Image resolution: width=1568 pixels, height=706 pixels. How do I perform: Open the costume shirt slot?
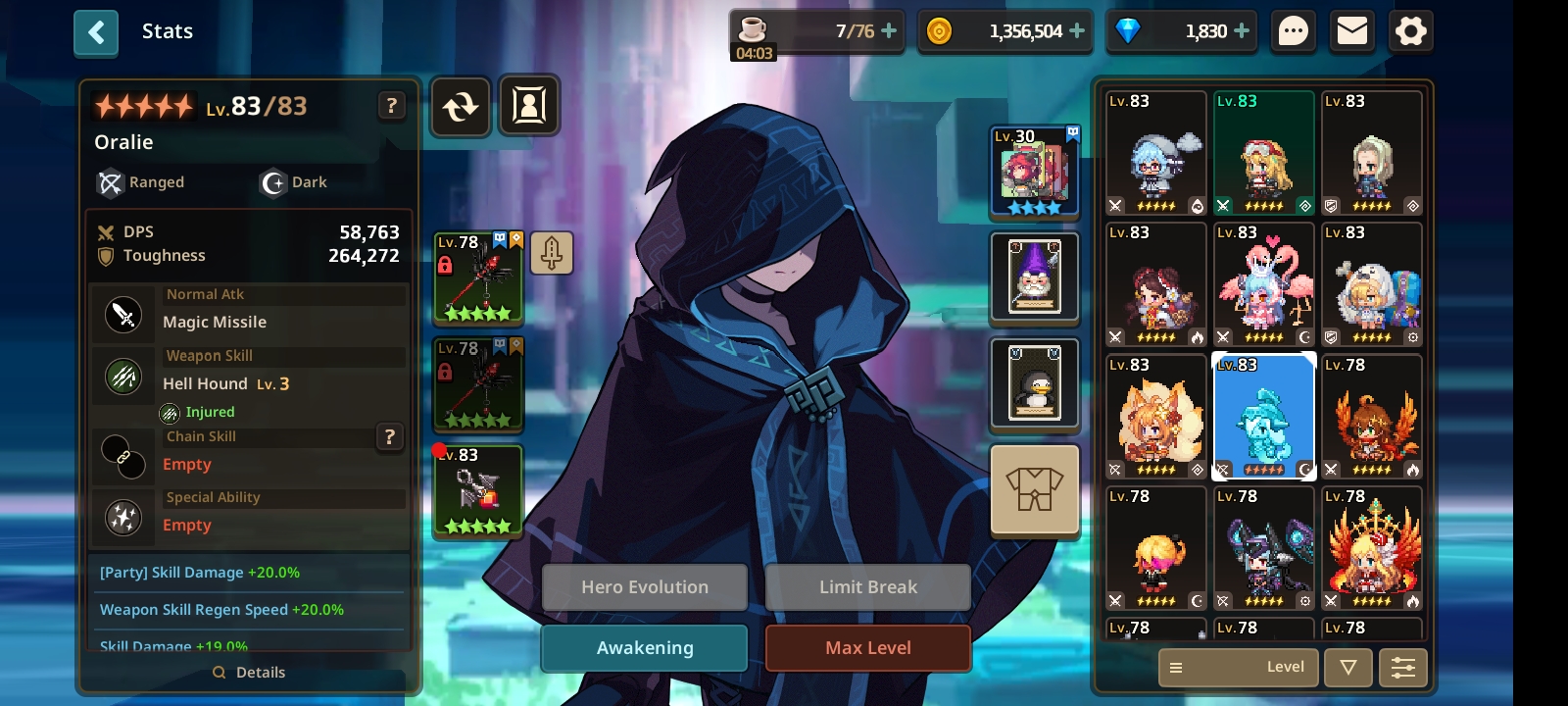coord(1035,488)
